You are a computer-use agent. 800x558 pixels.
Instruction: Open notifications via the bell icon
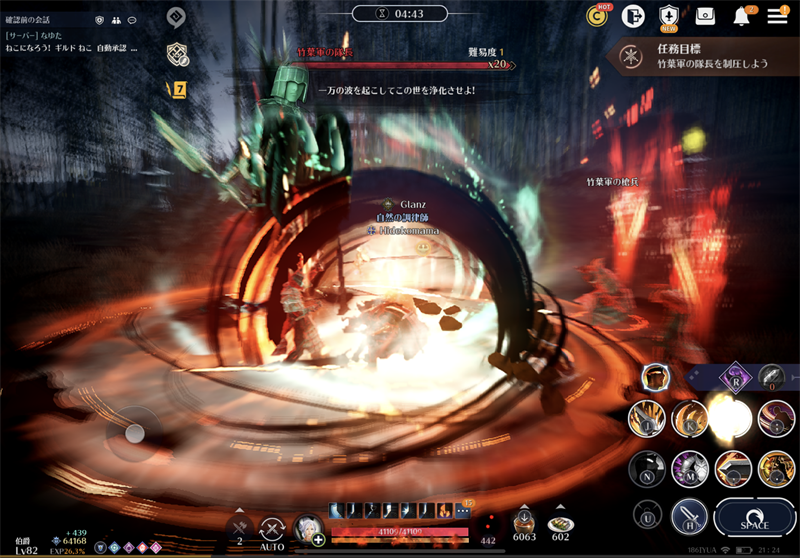click(741, 16)
